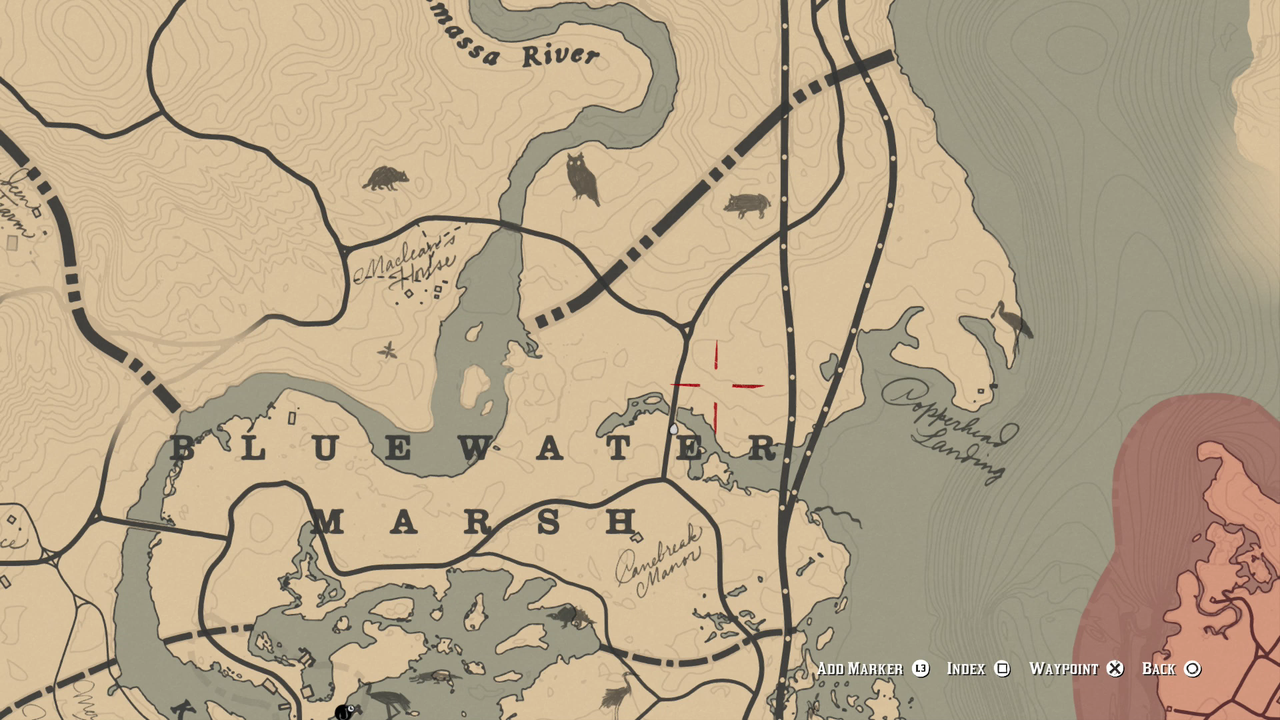Set a Waypoint using the bottom bar option

click(x=1068, y=668)
